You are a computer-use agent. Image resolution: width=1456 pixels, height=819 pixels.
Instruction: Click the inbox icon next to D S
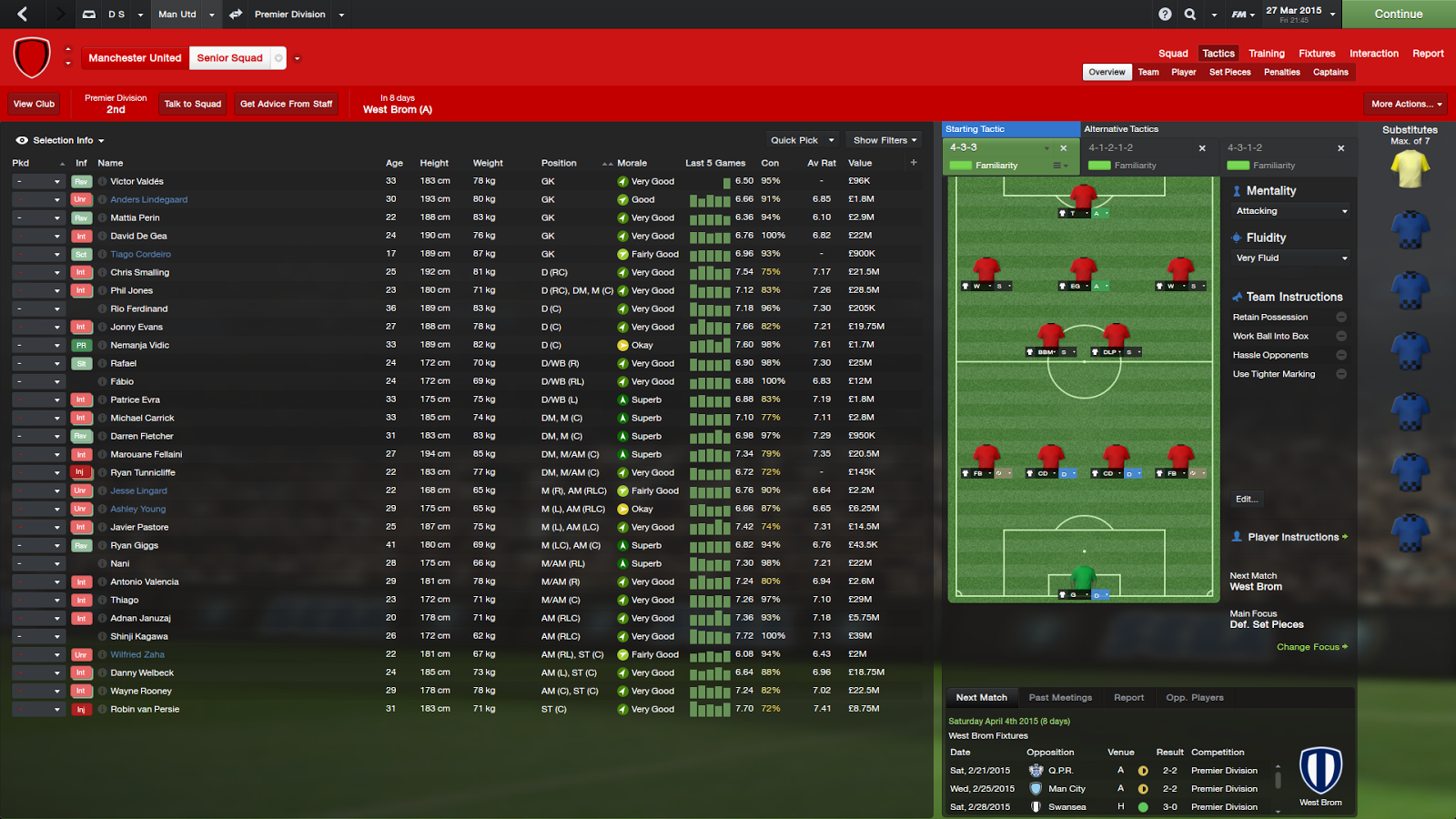87,15
